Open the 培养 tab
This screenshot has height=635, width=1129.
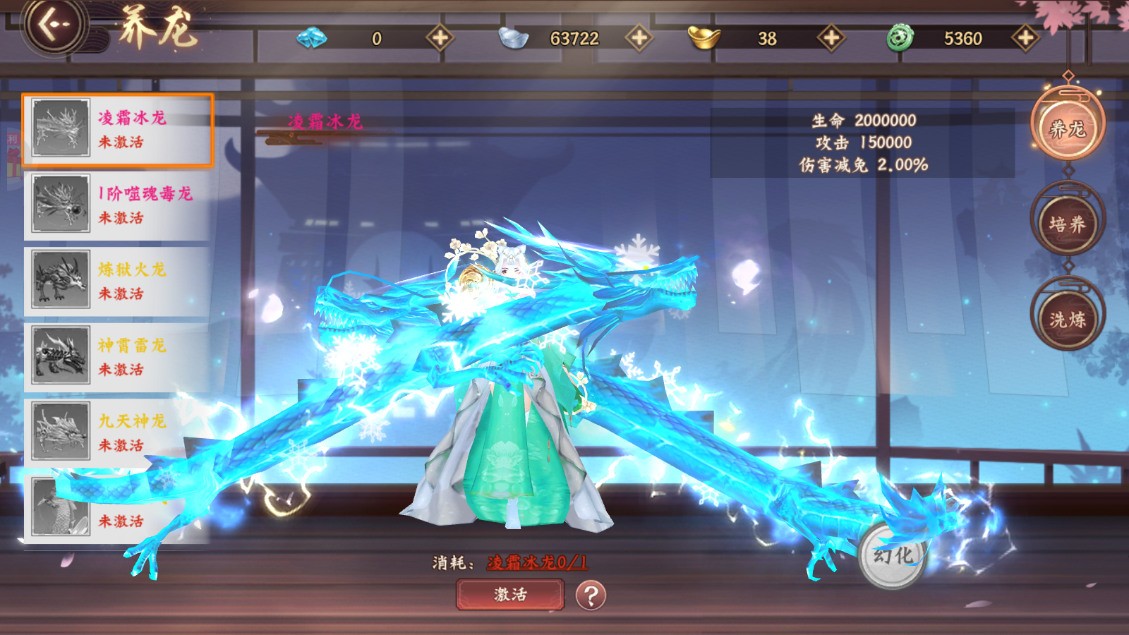1066,223
